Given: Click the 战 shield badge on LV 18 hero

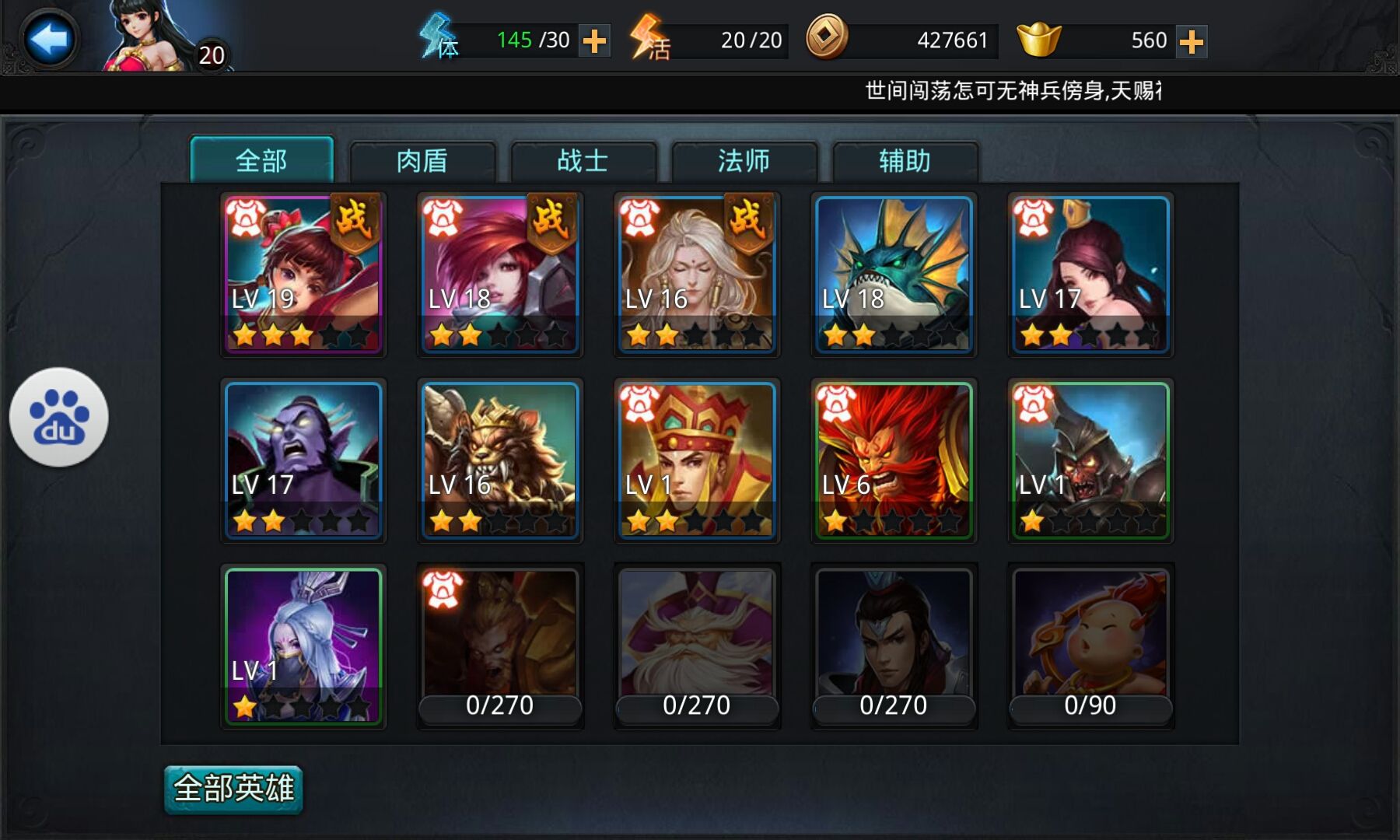Looking at the screenshot, I should pos(552,223).
